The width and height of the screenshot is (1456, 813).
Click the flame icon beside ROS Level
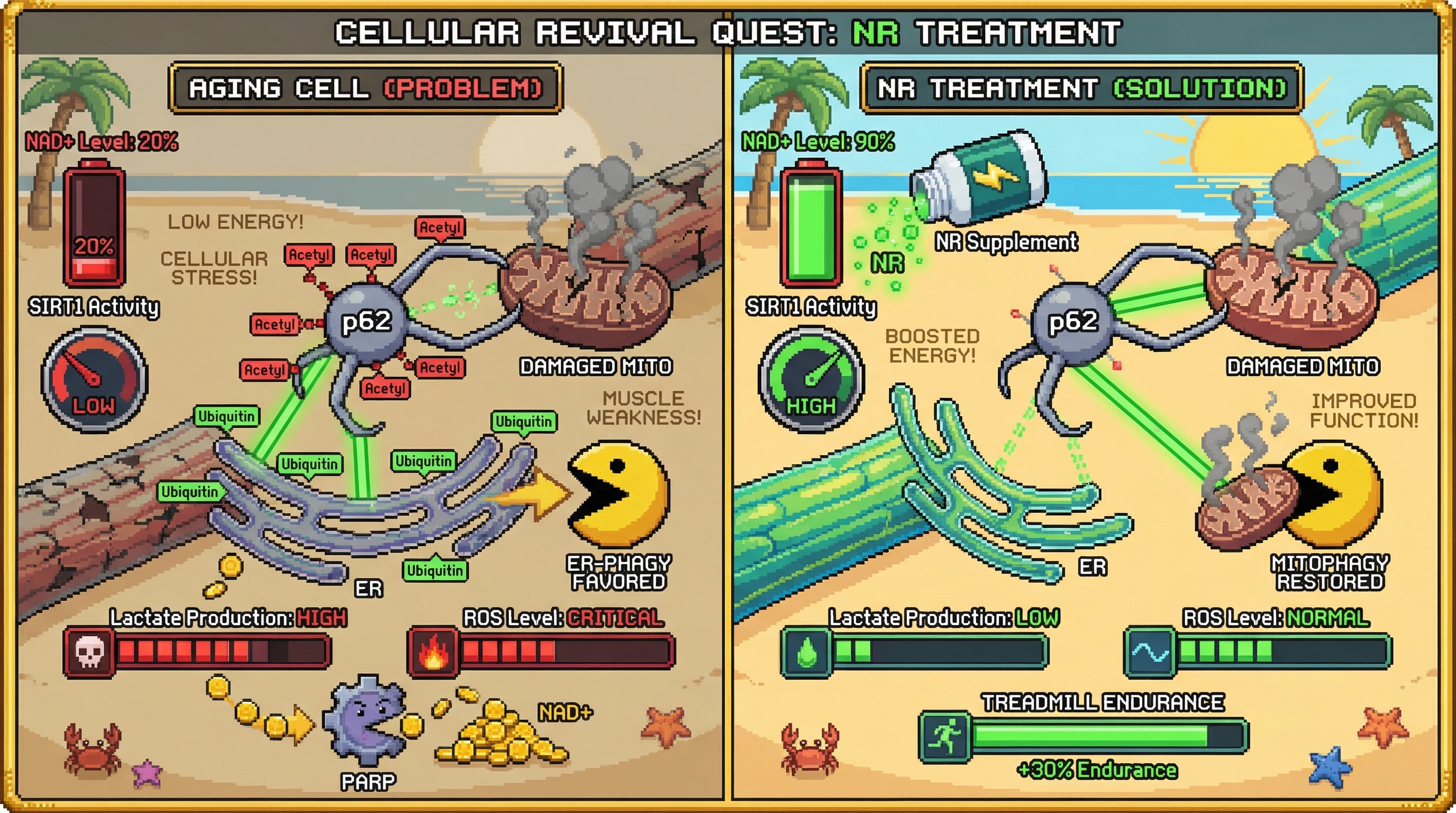(433, 652)
